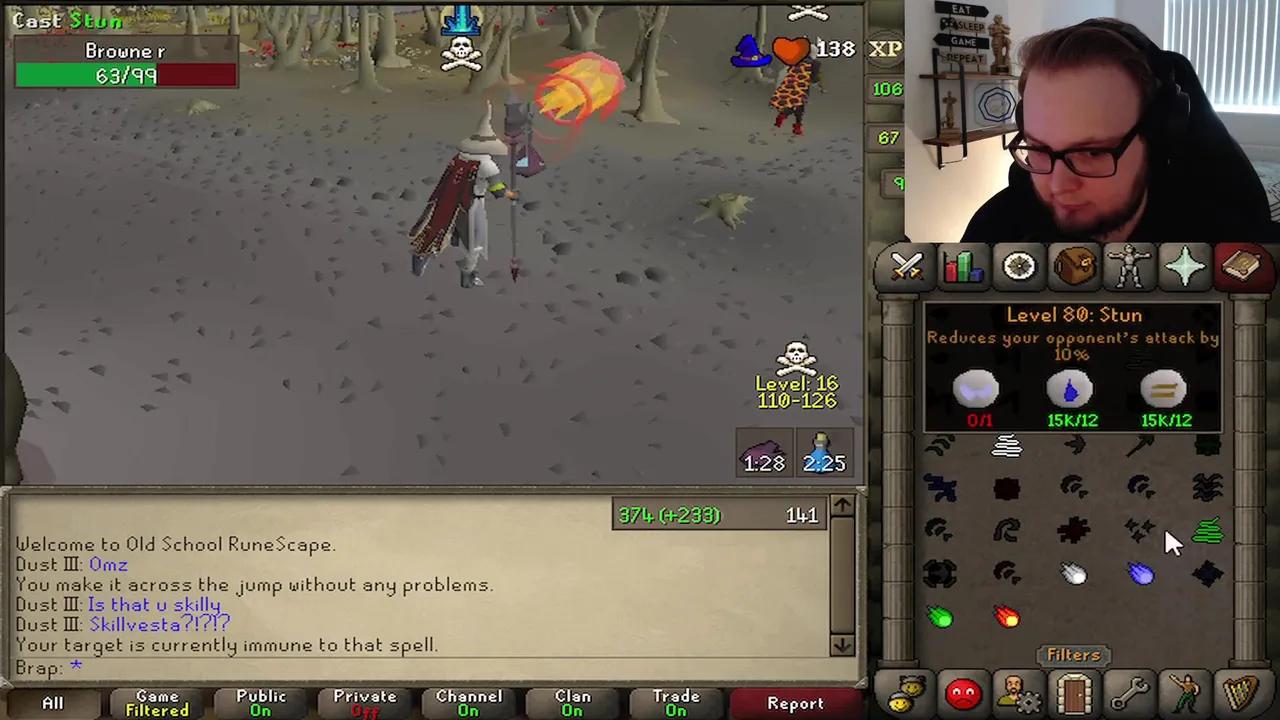Open the Quest List tab
This screenshot has width=1280, height=720.
[x=1017, y=265]
